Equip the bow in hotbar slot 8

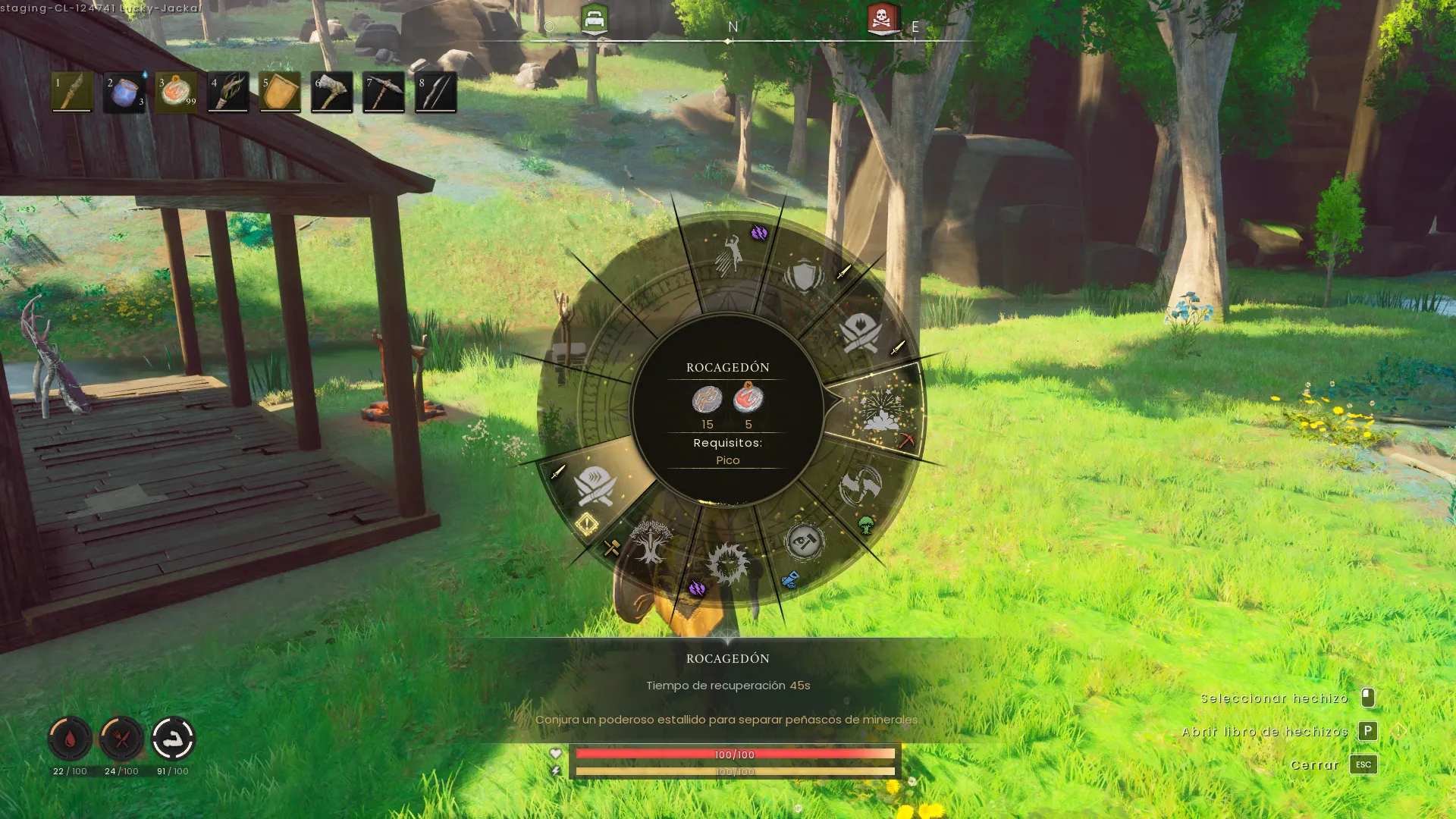pyautogui.click(x=435, y=92)
